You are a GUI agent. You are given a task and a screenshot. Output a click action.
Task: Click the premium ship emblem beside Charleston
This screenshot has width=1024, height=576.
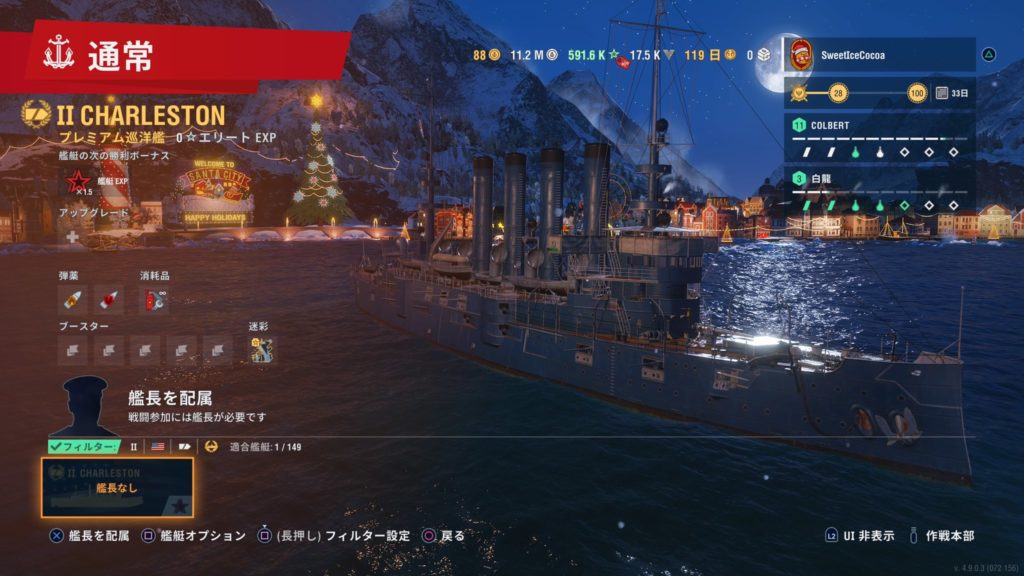(x=36, y=115)
